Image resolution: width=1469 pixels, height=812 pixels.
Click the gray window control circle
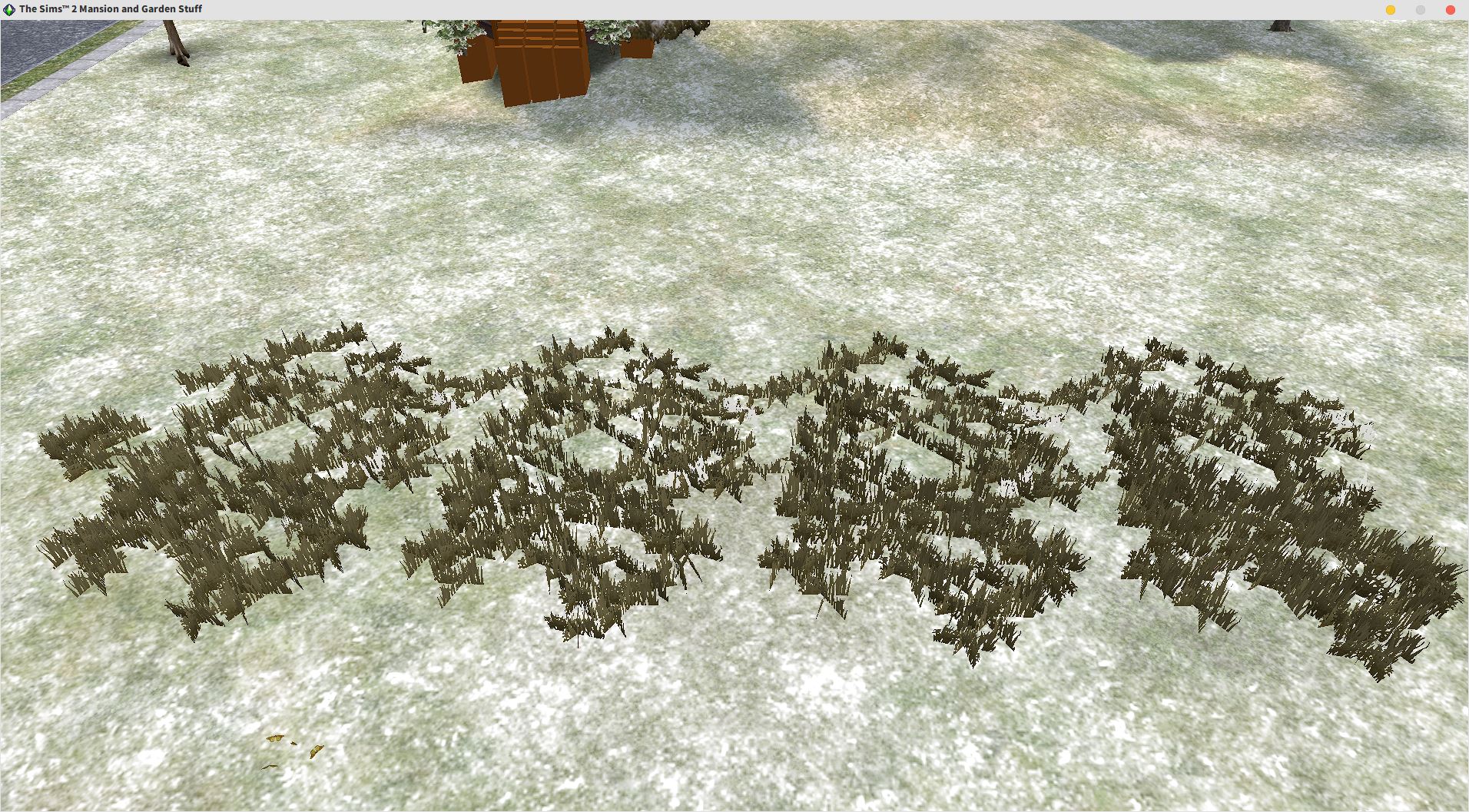coord(1420,10)
